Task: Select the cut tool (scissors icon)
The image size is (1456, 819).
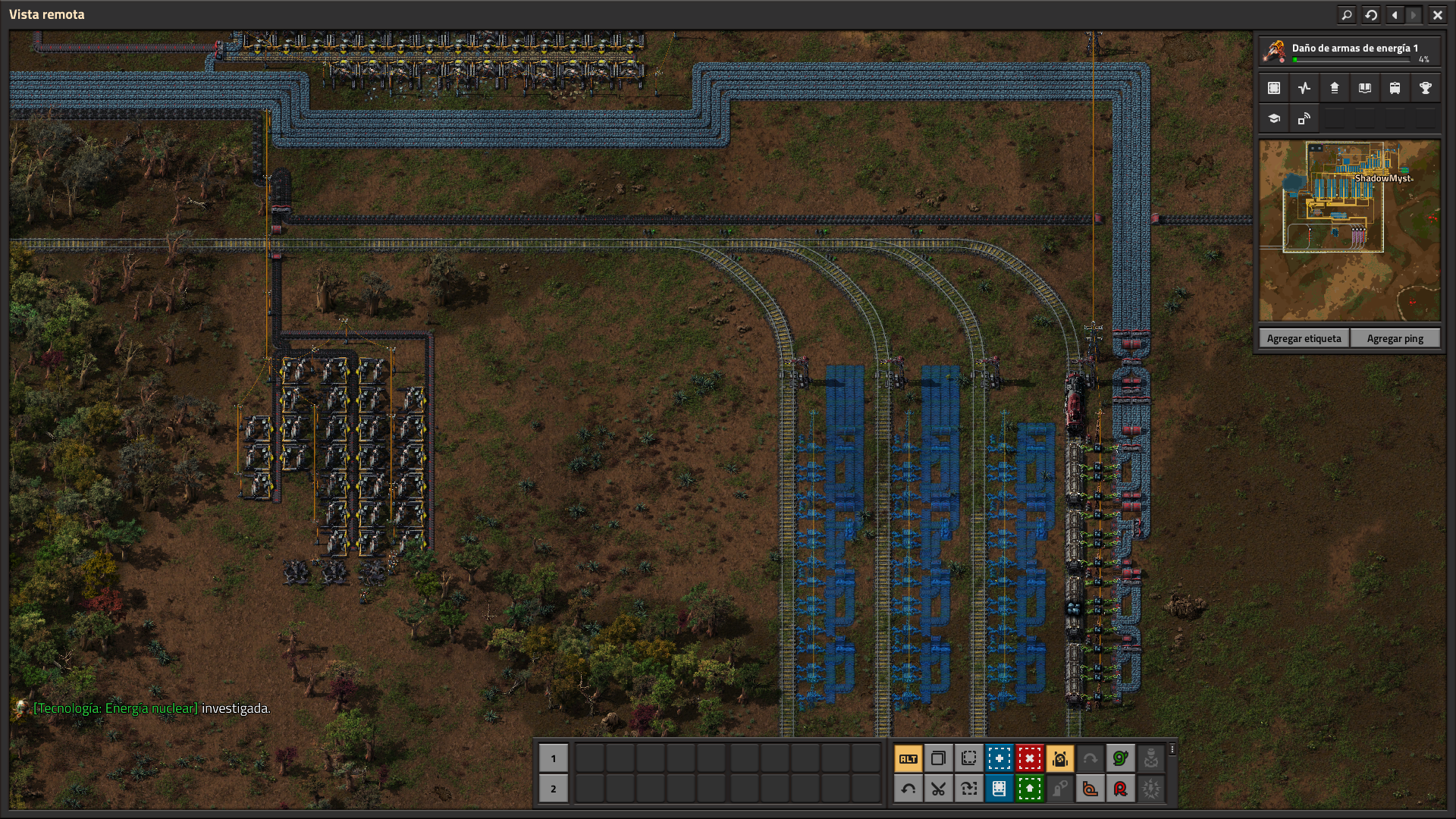Action: (939, 789)
